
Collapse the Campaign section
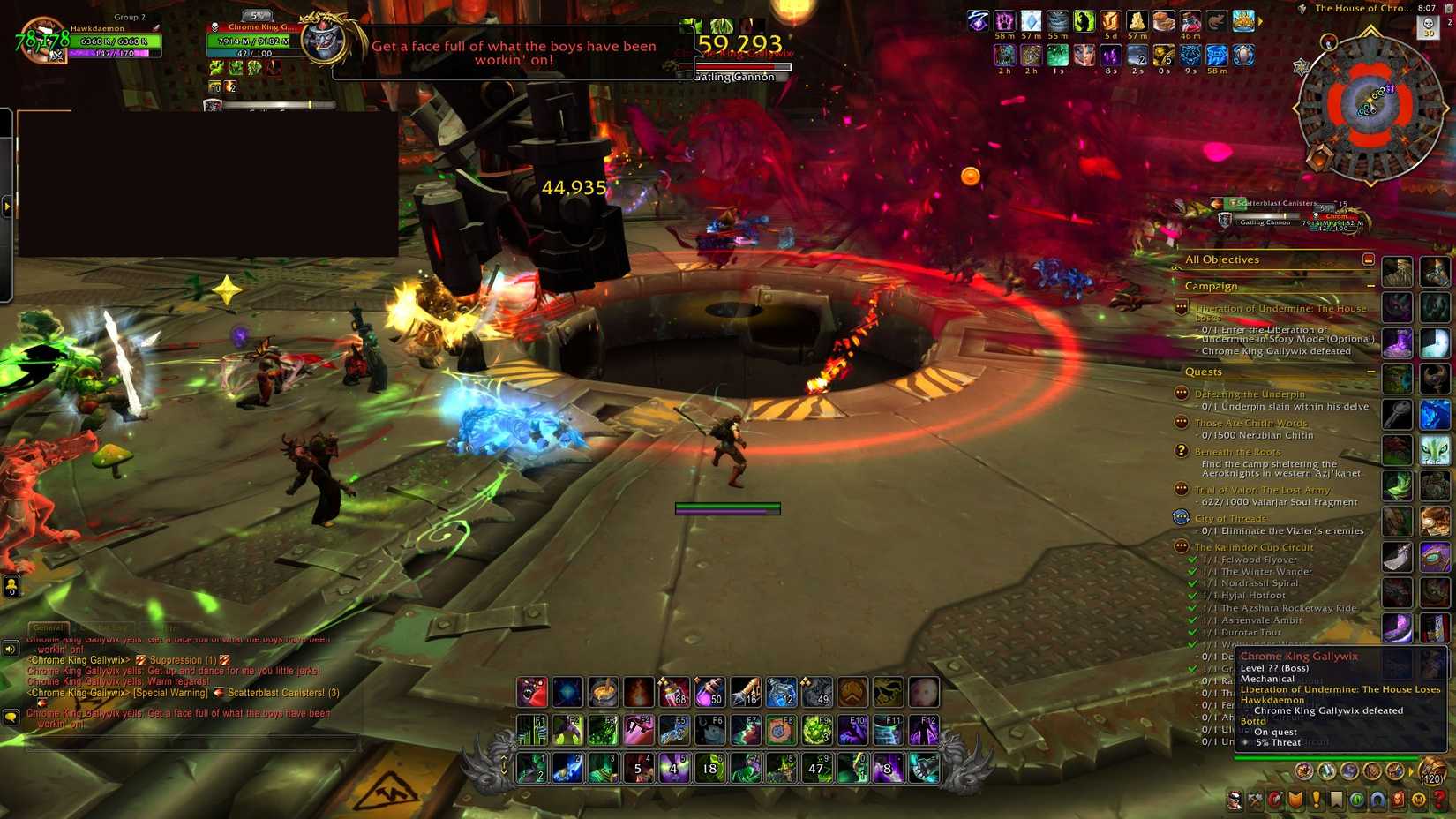1370,285
